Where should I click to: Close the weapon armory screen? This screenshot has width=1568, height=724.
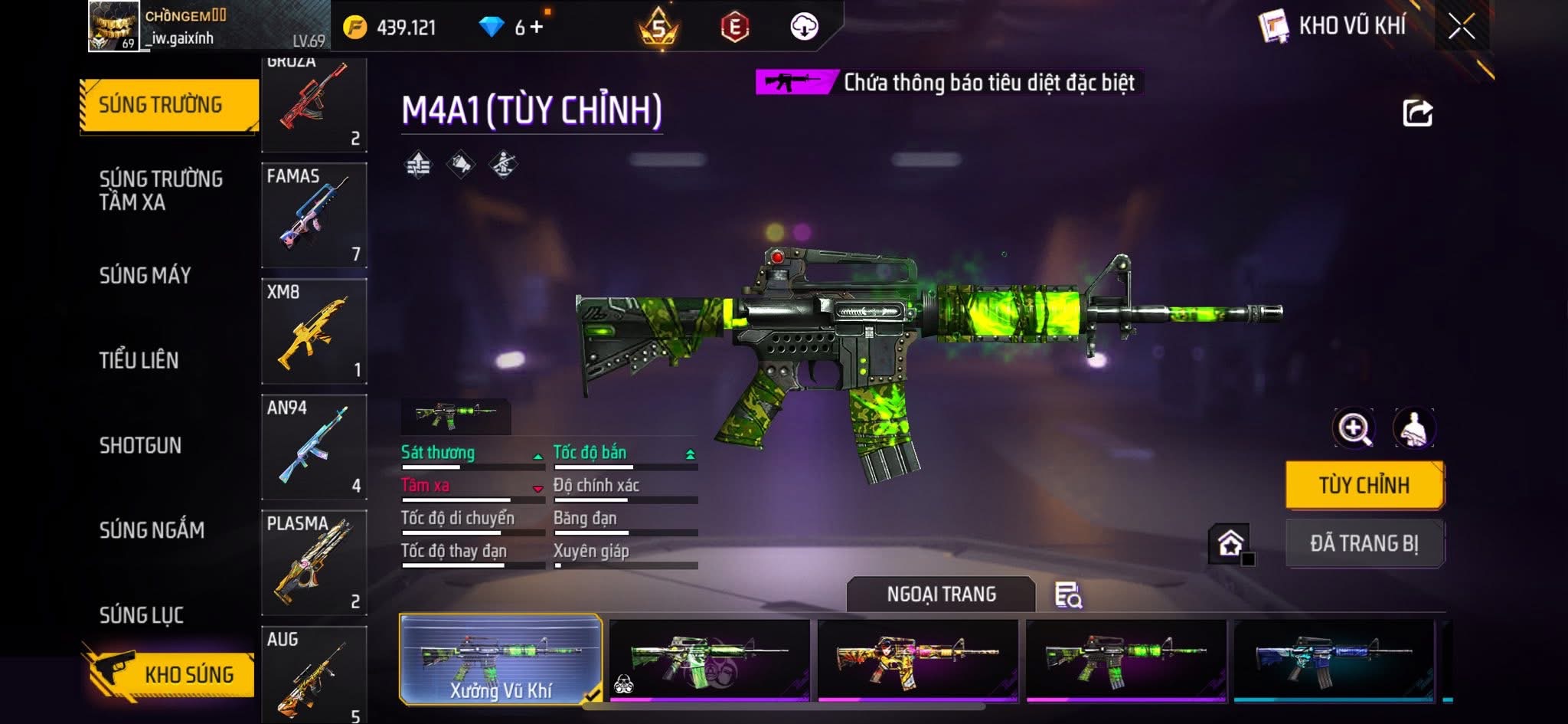1461,27
